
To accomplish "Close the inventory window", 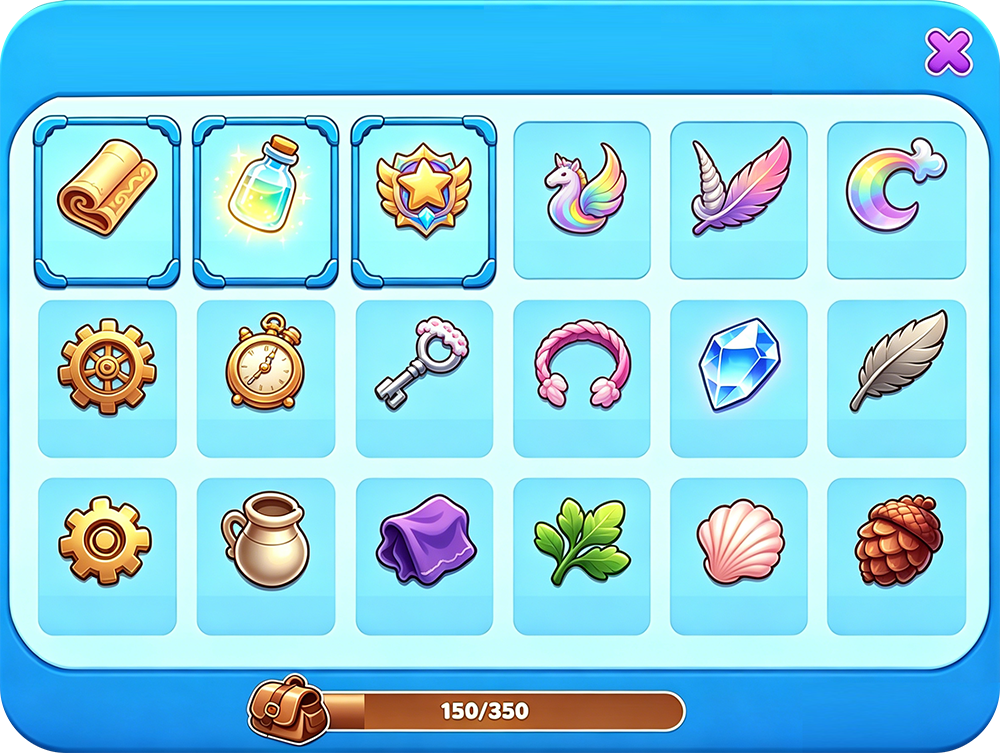I will click(x=948, y=52).
